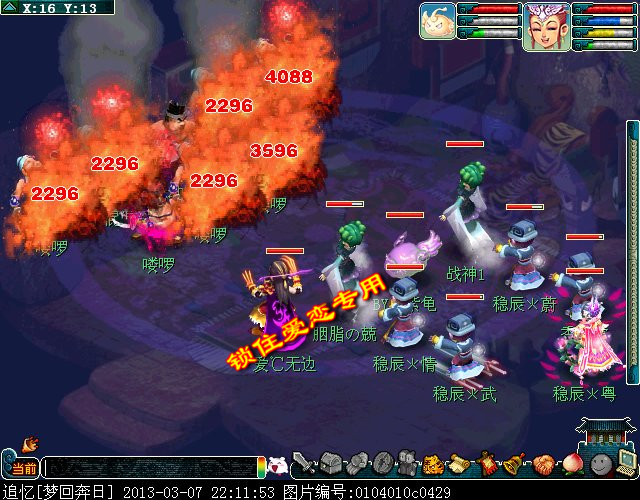640x500 pixels.
Task: Switch the 当前 chat channel
Action: coord(24,468)
